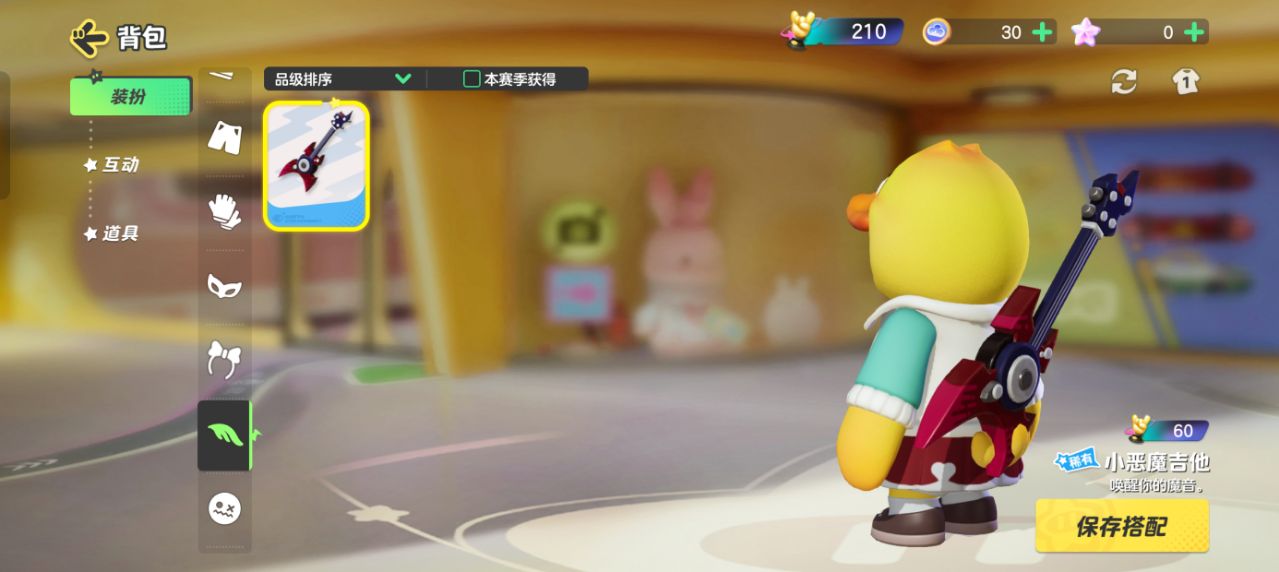This screenshot has width=1279, height=572.
Task: Select the shorts clothing category
Action: (224, 137)
